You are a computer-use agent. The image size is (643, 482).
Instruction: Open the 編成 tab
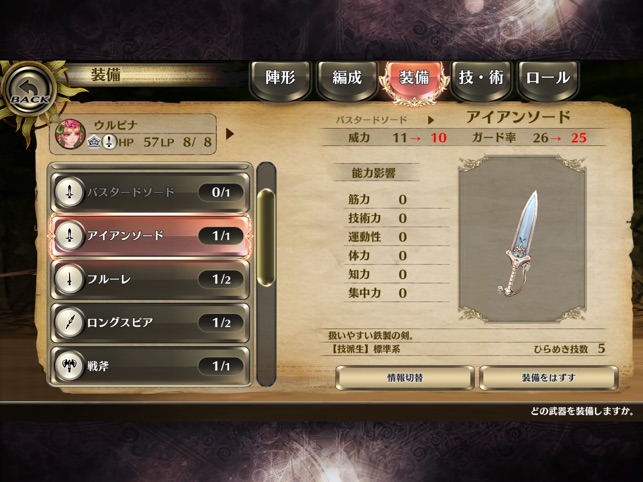click(346, 78)
